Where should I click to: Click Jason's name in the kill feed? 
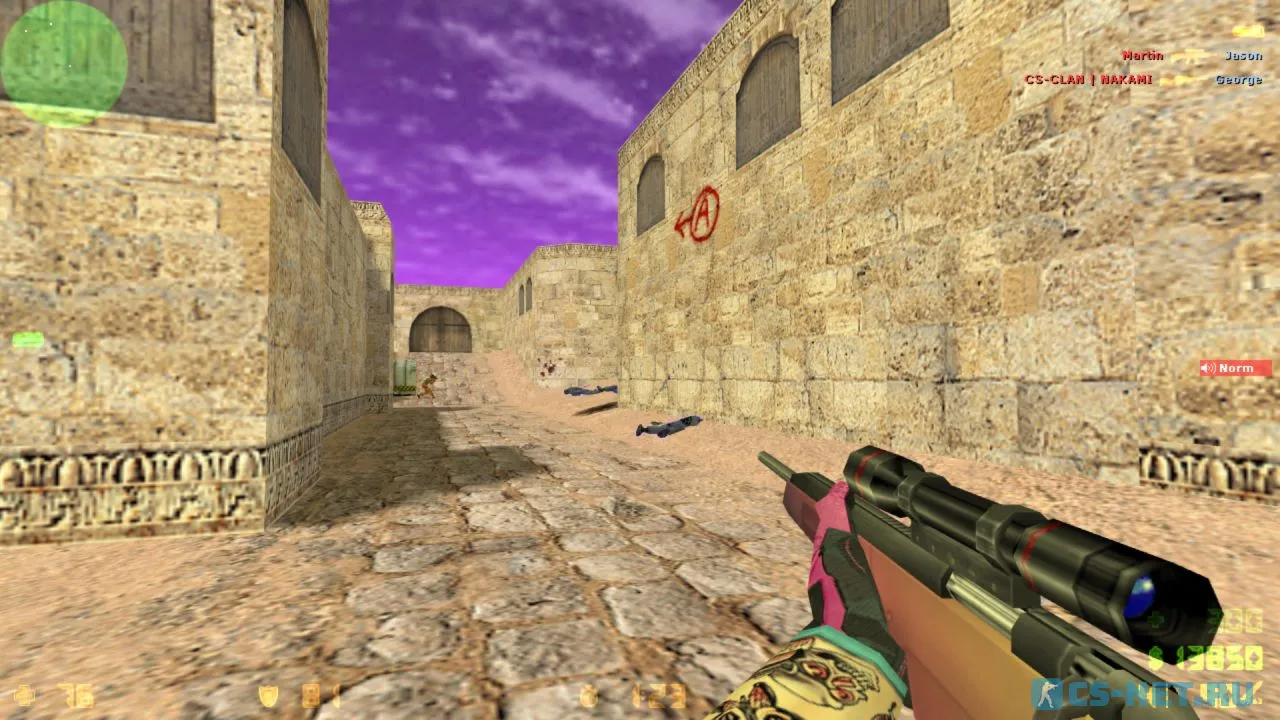pos(1242,55)
